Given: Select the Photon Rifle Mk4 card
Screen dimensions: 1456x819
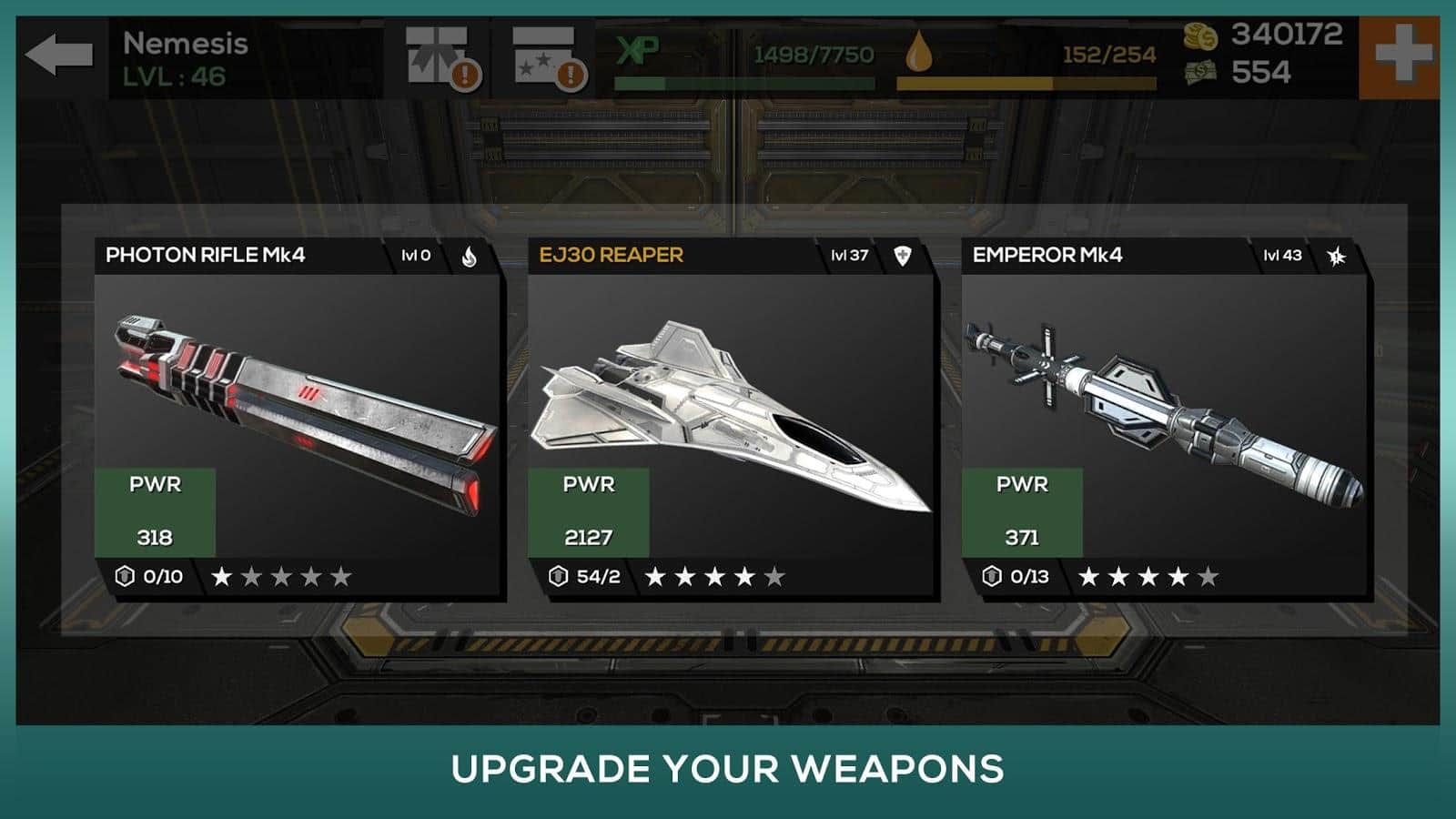Looking at the screenshot, I should click(x=298, y=419).
